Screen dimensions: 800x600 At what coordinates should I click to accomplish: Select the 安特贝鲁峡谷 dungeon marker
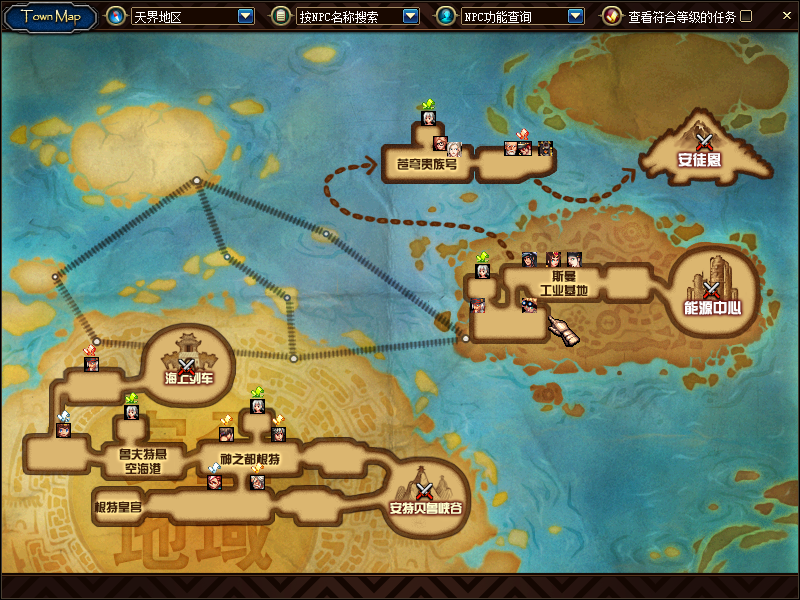pyautogui.click(x=425, y=492)
